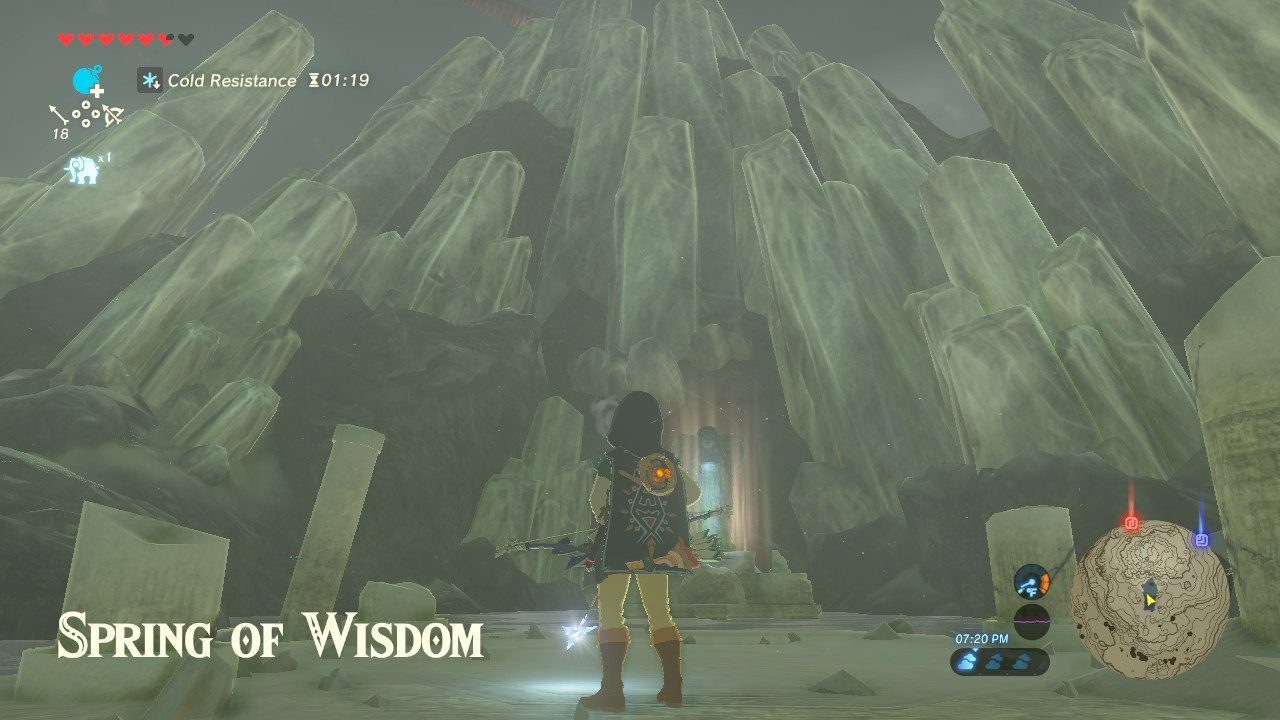Click the Cold Resistance snowflake buff icon
Screen dimensions: 1280x720
tap(150, 80)
